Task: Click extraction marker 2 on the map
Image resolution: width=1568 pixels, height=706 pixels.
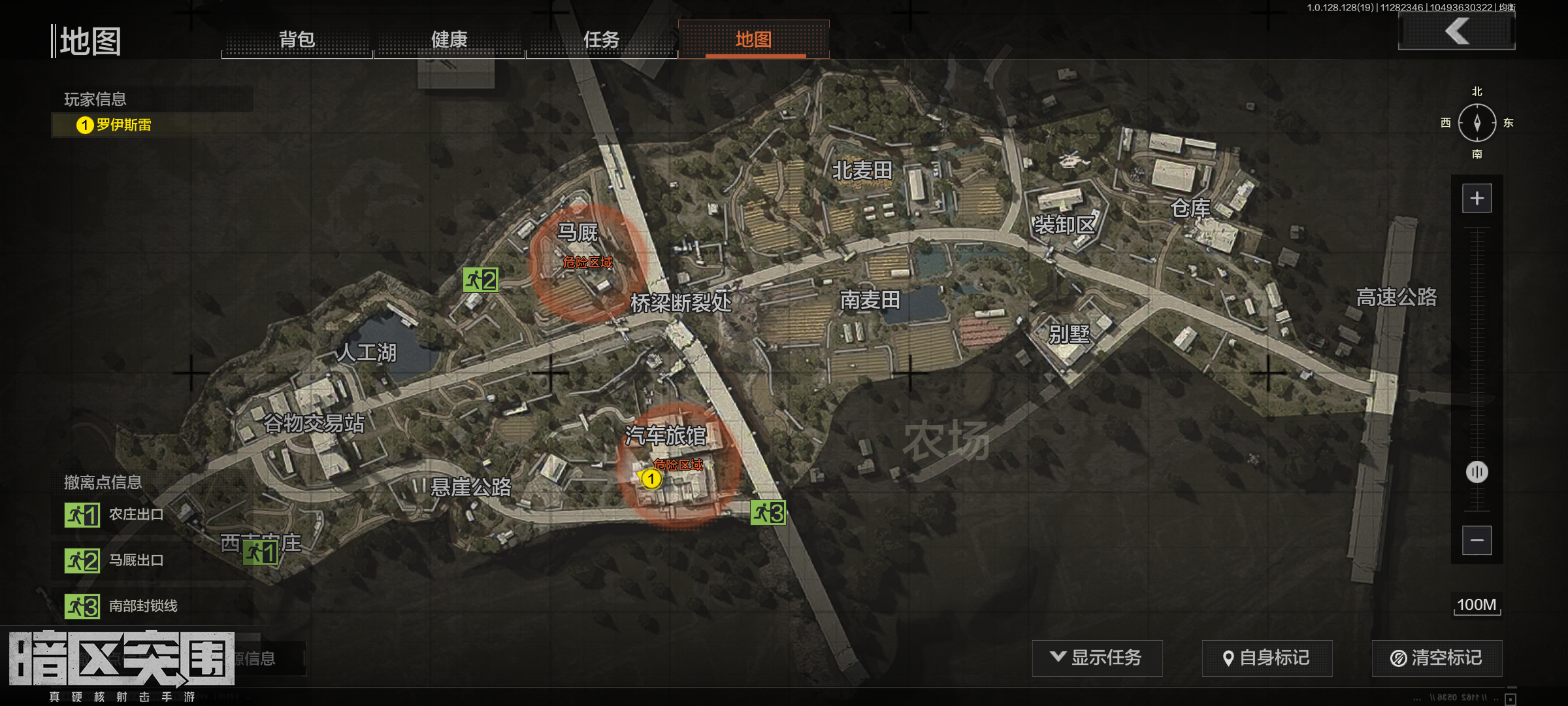Action: click(x=481, y=280)
